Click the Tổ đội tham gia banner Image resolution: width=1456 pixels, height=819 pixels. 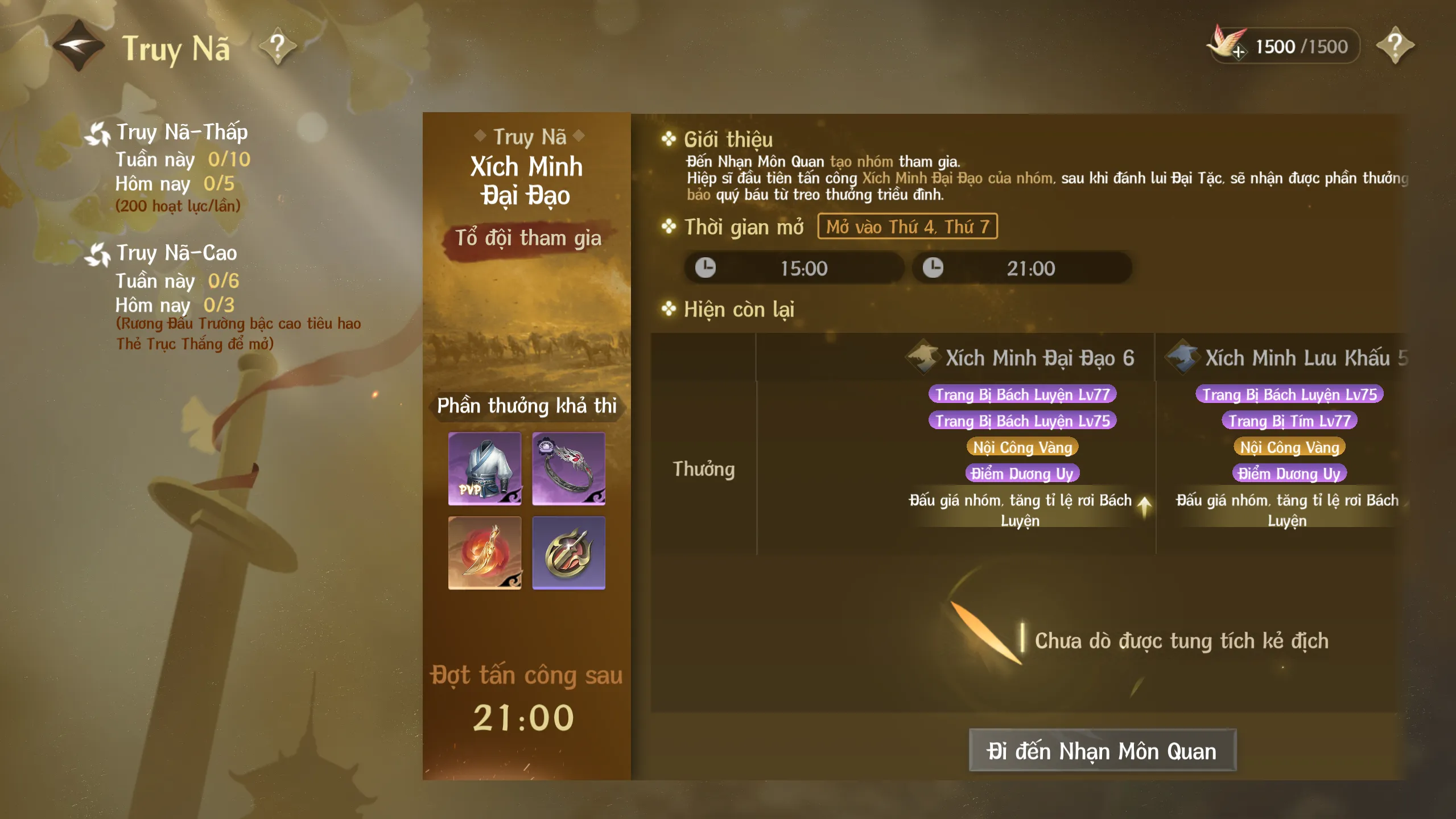point(527,238)
